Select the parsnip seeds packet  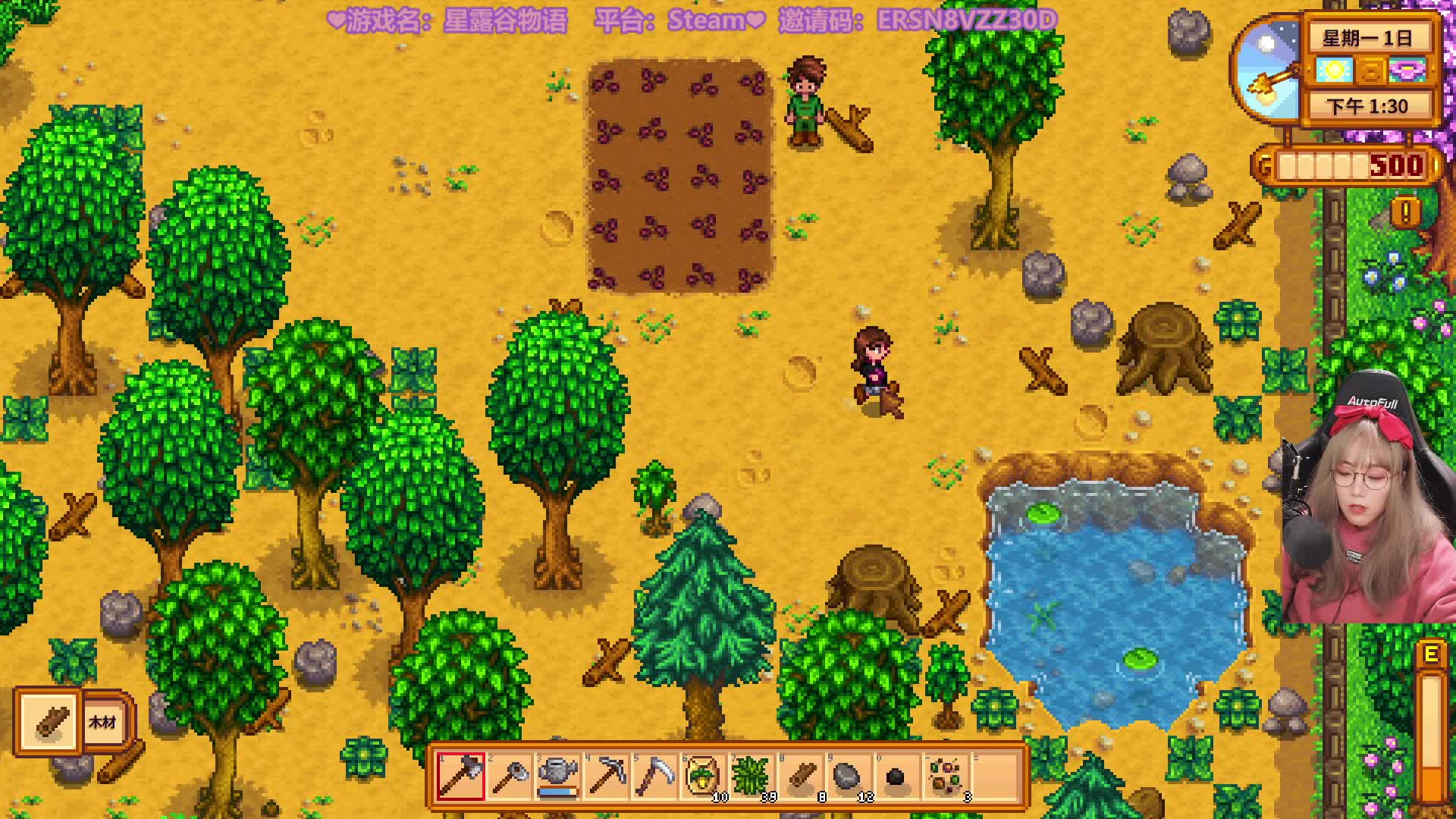703,776
